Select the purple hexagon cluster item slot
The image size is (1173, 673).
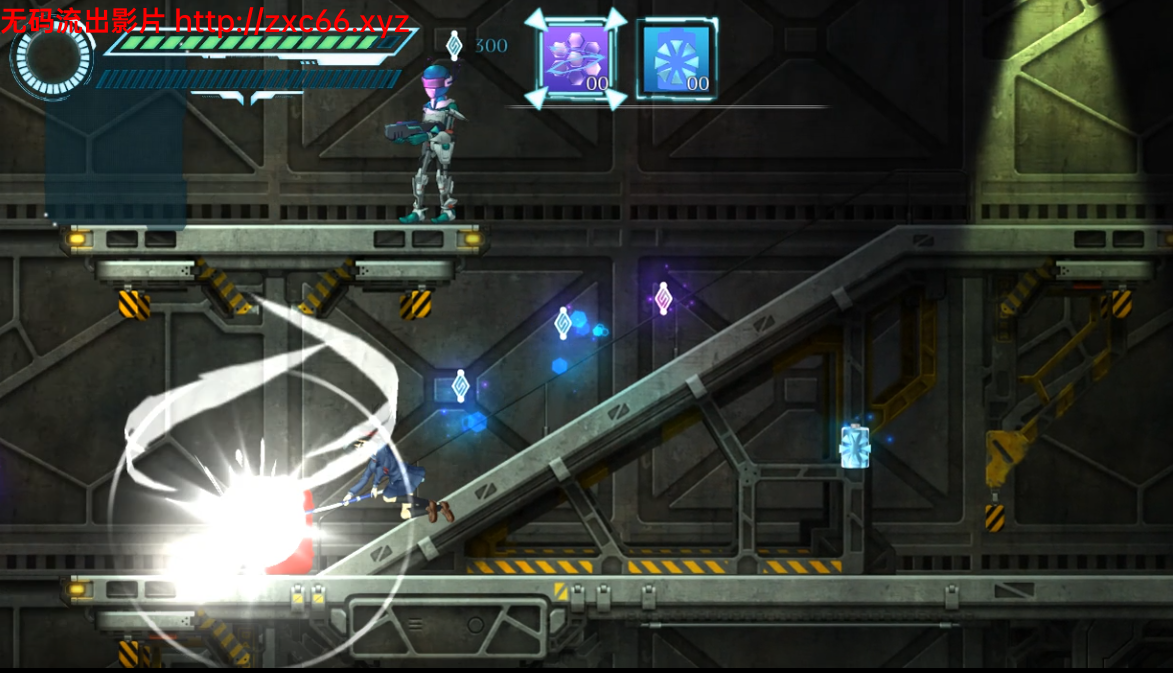[575, 59]
